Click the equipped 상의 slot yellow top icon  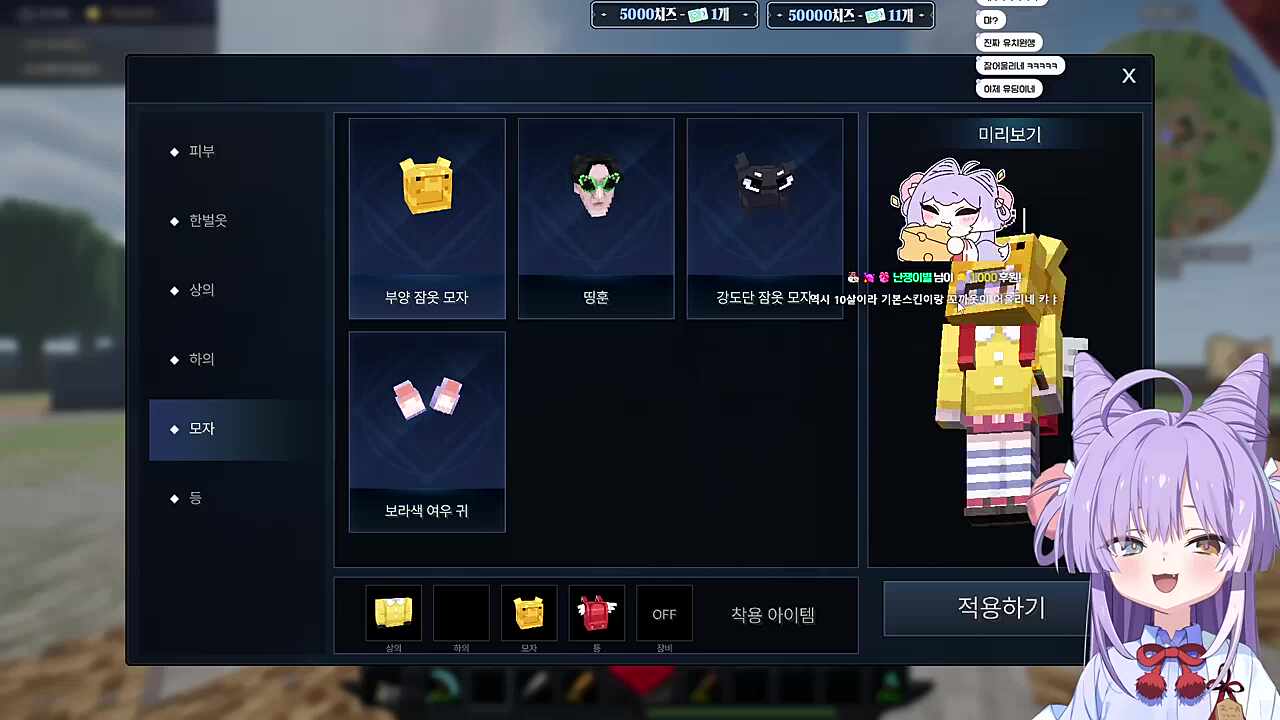tap(393, 613)
